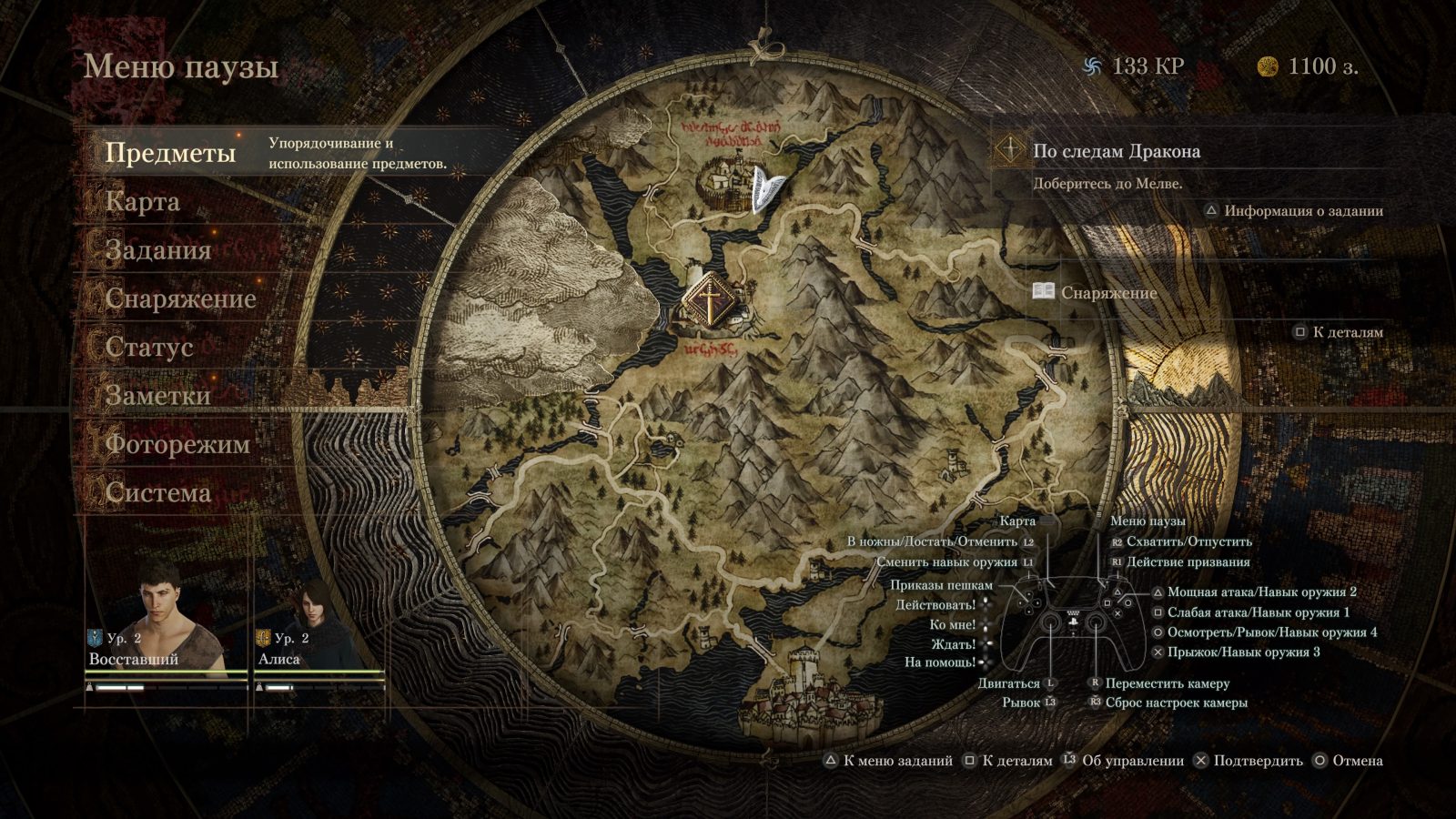Open the Снаряжение book panel on the right

(1108, 293)
